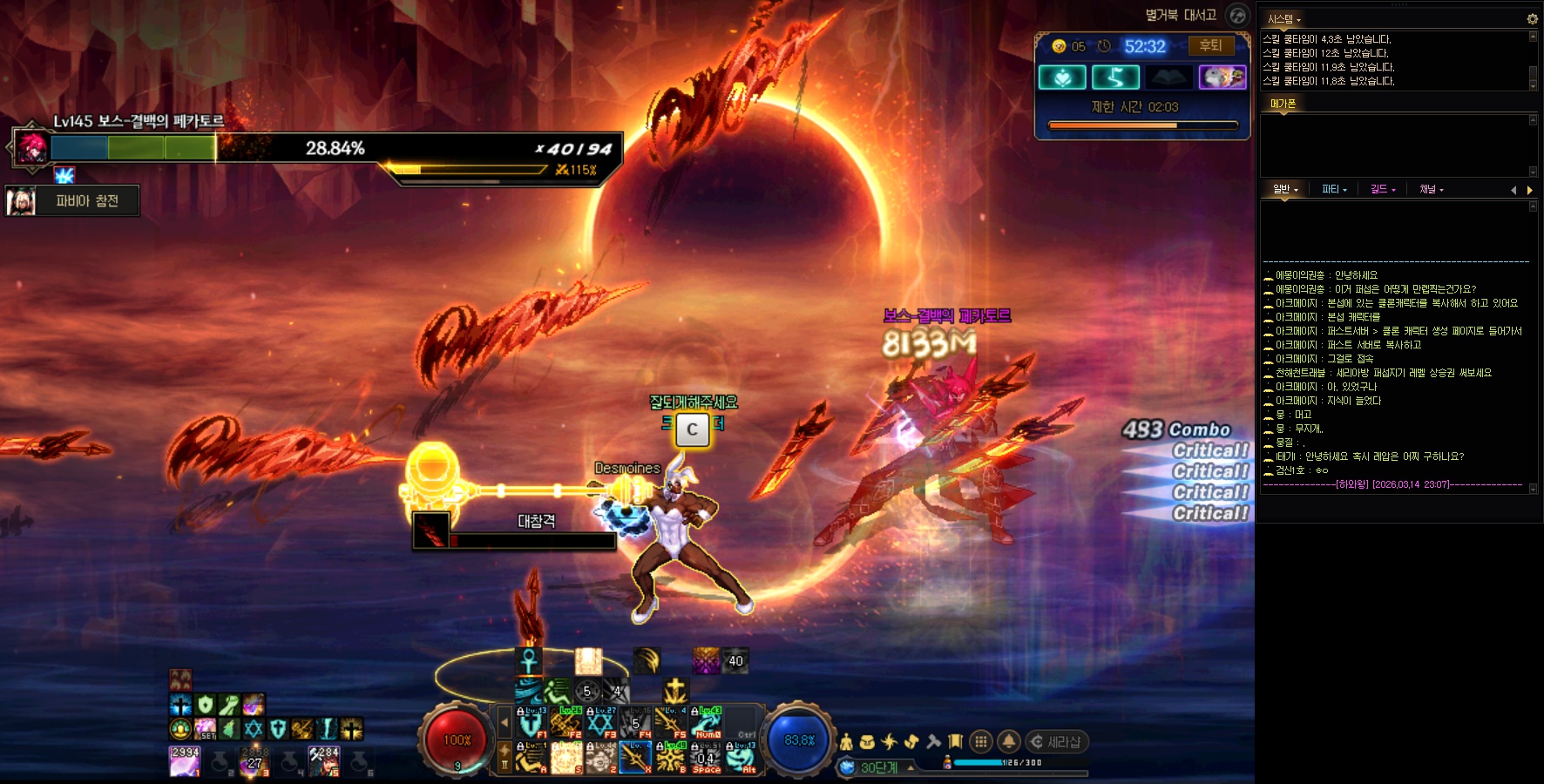Expand the 30단계 stage selector
This screenshot has height=784, width=1544.
click(x=911, y=767)
